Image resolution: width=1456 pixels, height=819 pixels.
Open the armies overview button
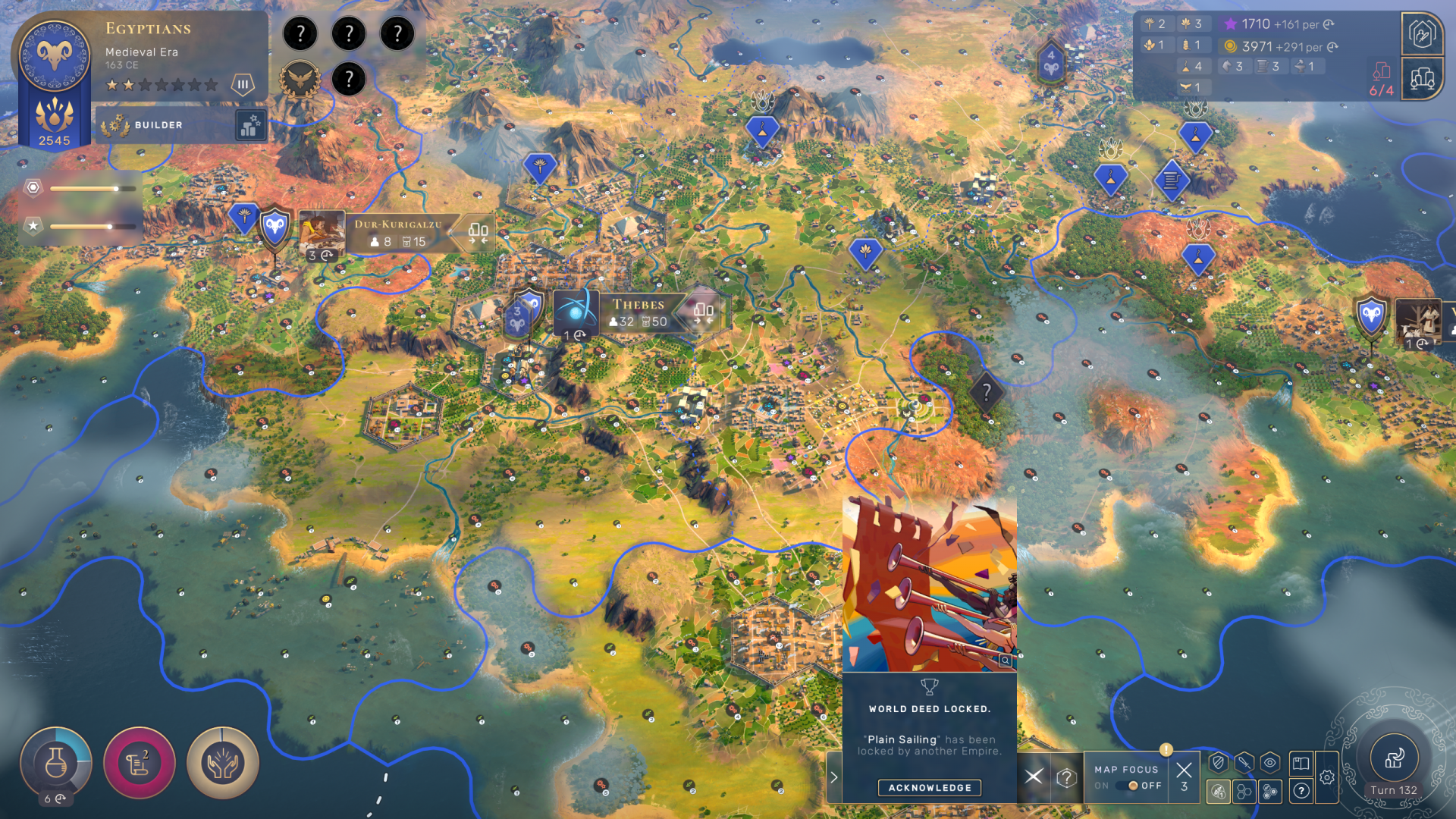tap(1422, 34)
